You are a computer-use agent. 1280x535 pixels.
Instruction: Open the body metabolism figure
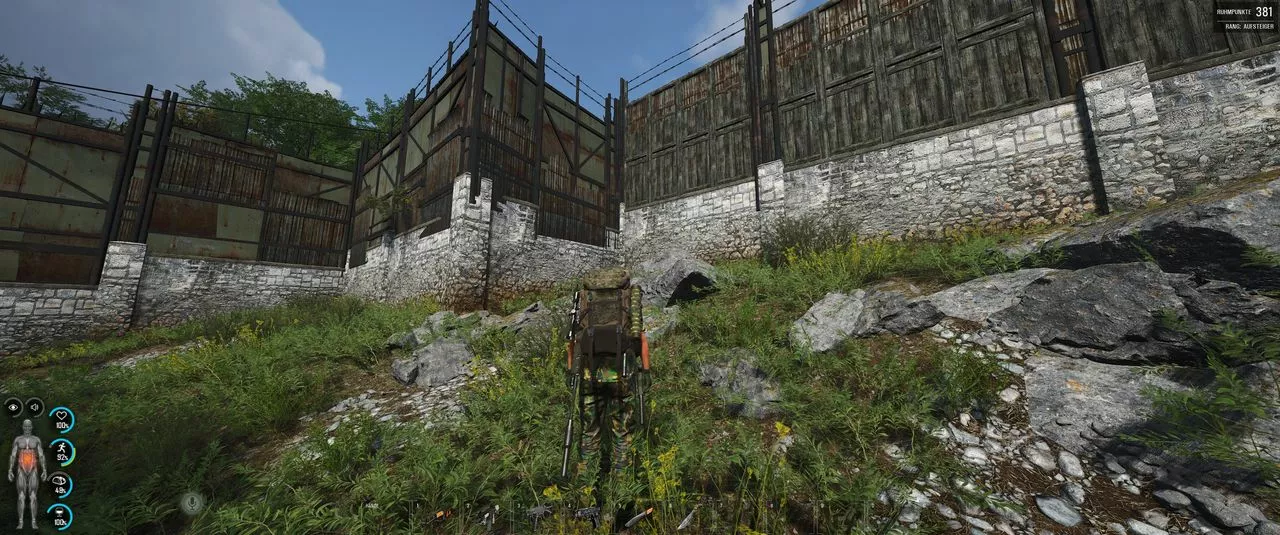27,472
